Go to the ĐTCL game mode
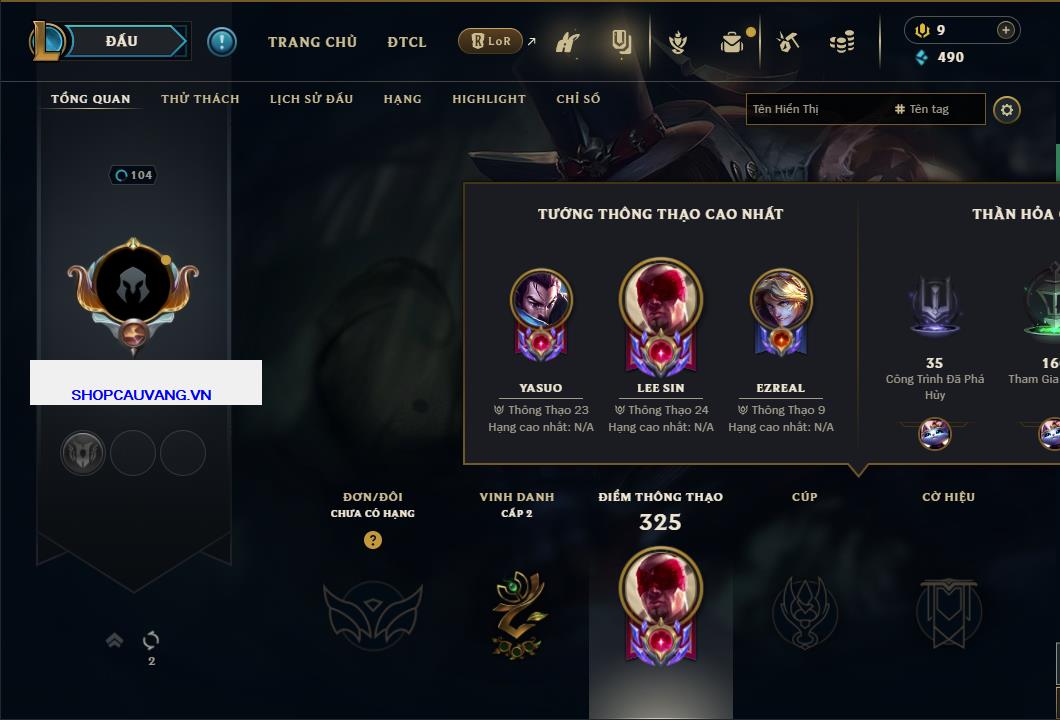Image resolution: width=1060 pixels, height=720 pixels. click(407, 42)
